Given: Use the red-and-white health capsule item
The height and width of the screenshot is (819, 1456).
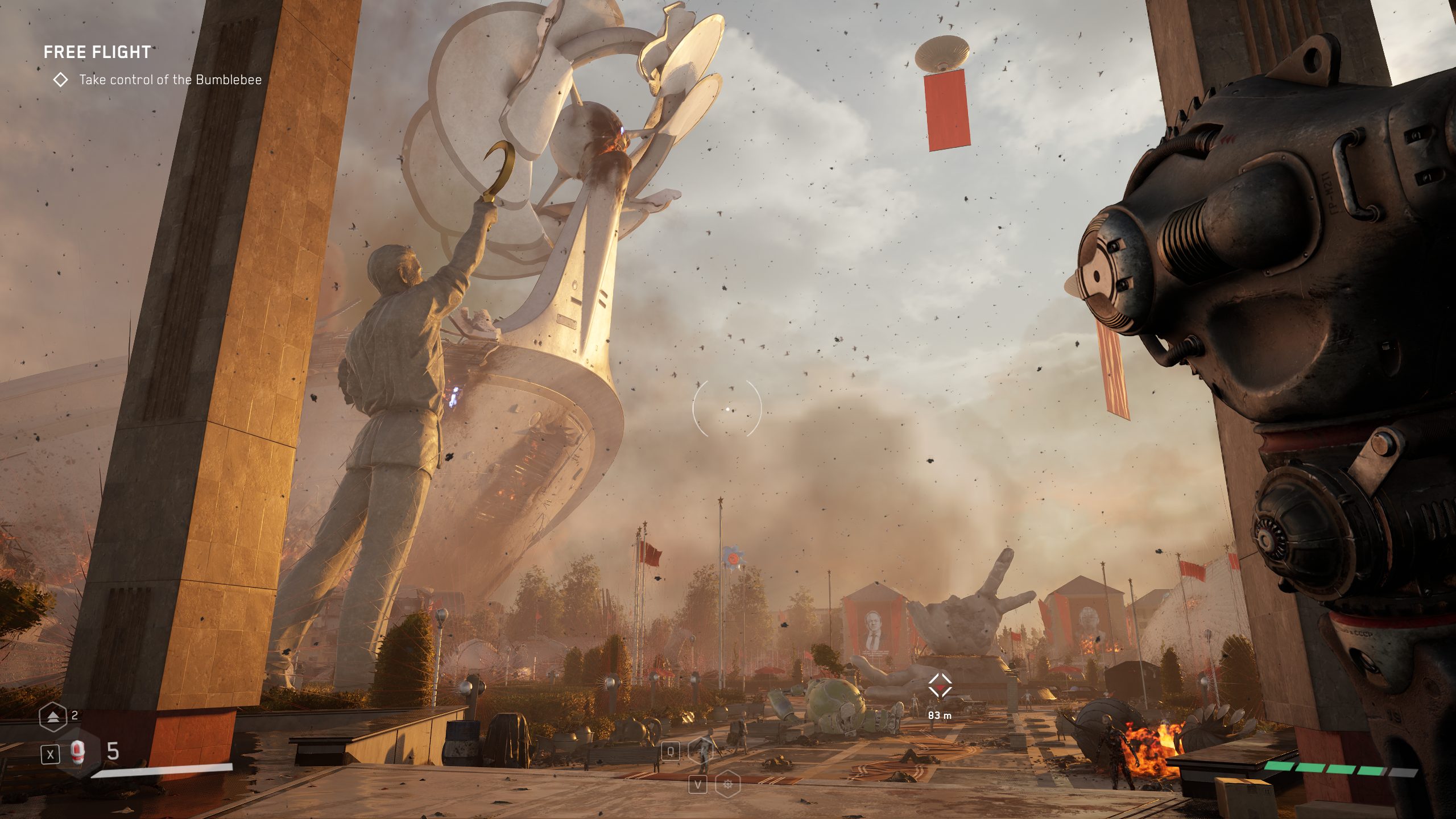Looking at the screenshot, I should [78, 754].
